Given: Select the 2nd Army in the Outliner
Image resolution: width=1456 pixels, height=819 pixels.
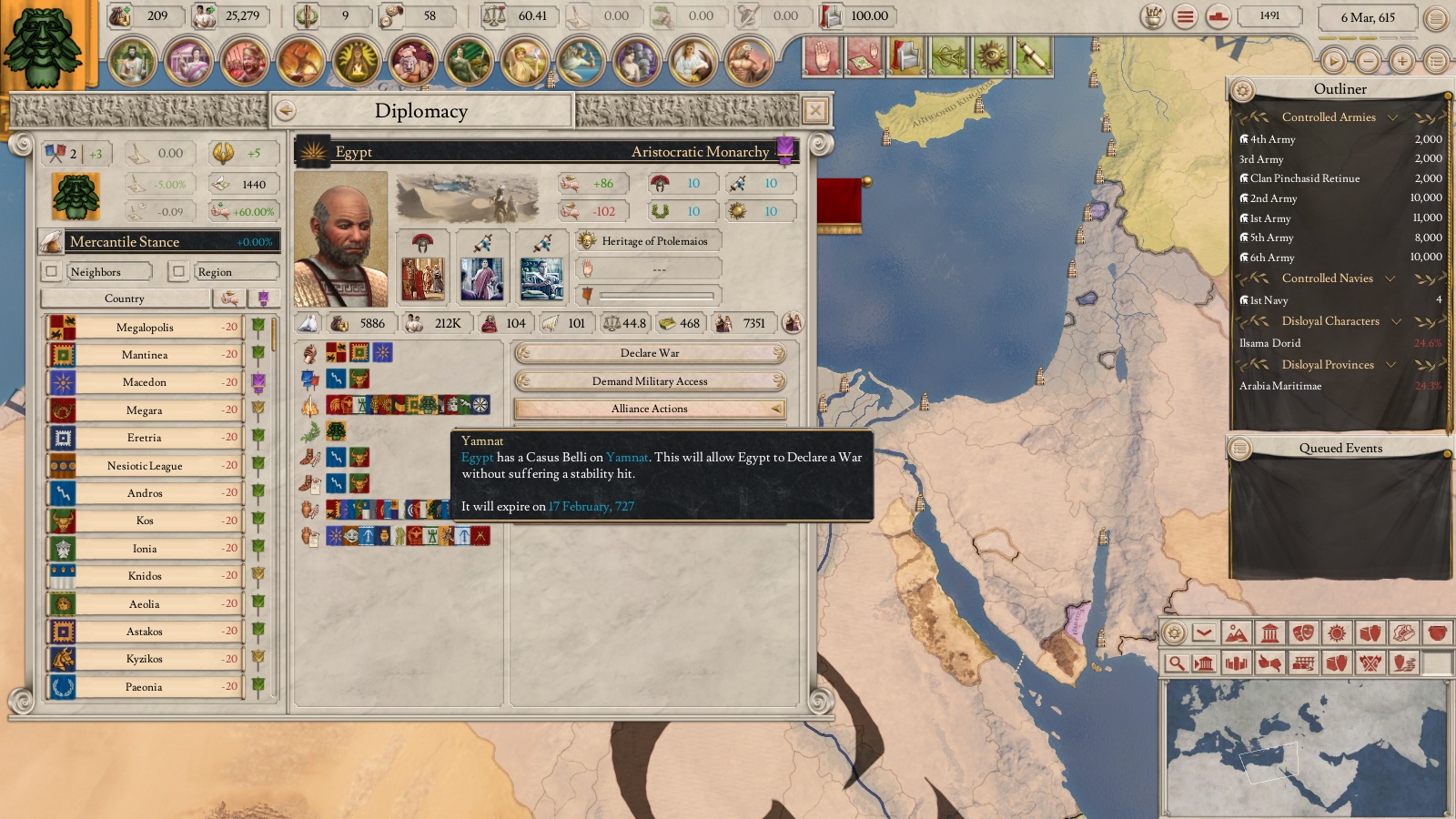Looking at the screenshot, I should (x=1273, y=198).
